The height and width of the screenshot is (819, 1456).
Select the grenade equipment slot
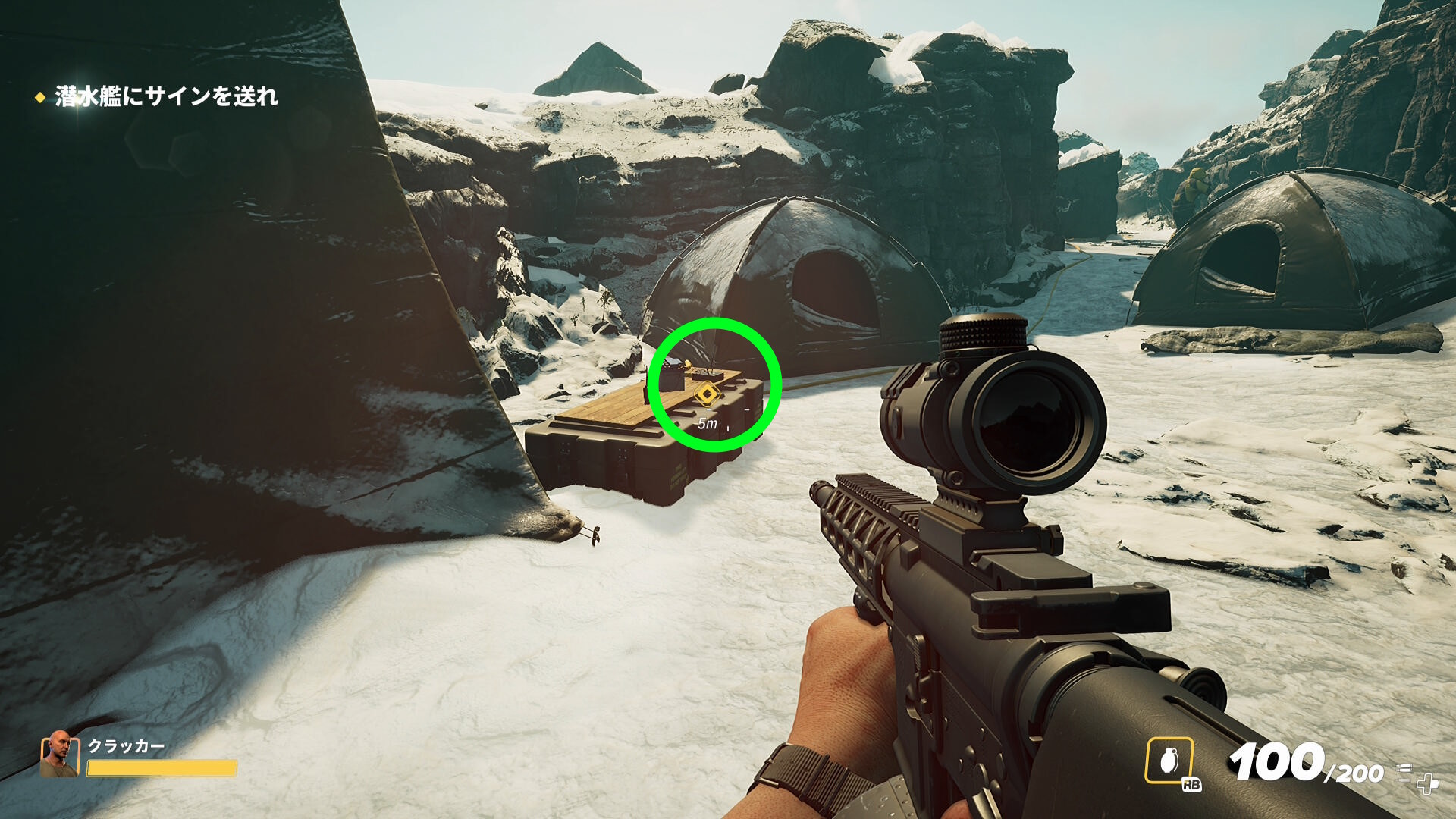tap(1169, 760)
